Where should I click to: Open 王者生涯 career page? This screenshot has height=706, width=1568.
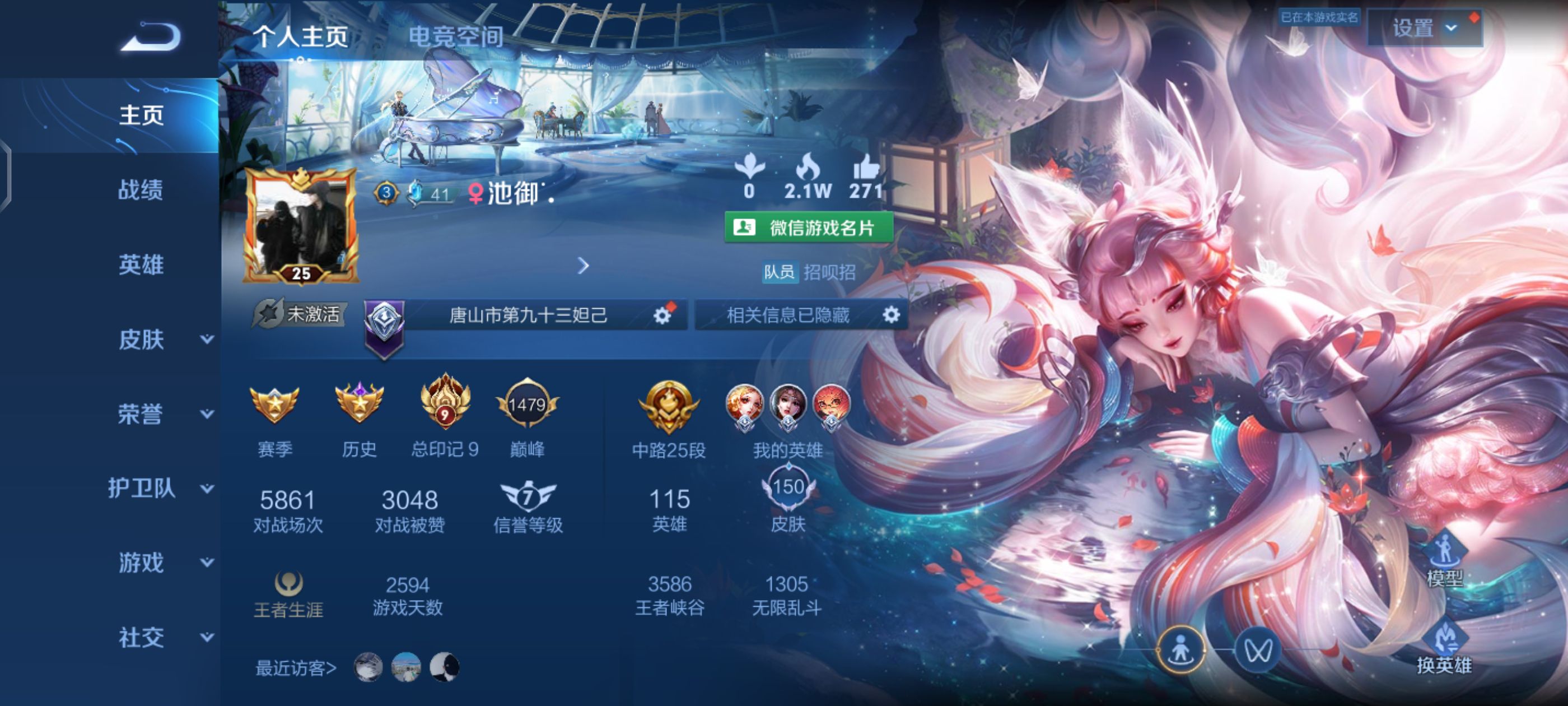click(288, 594)
